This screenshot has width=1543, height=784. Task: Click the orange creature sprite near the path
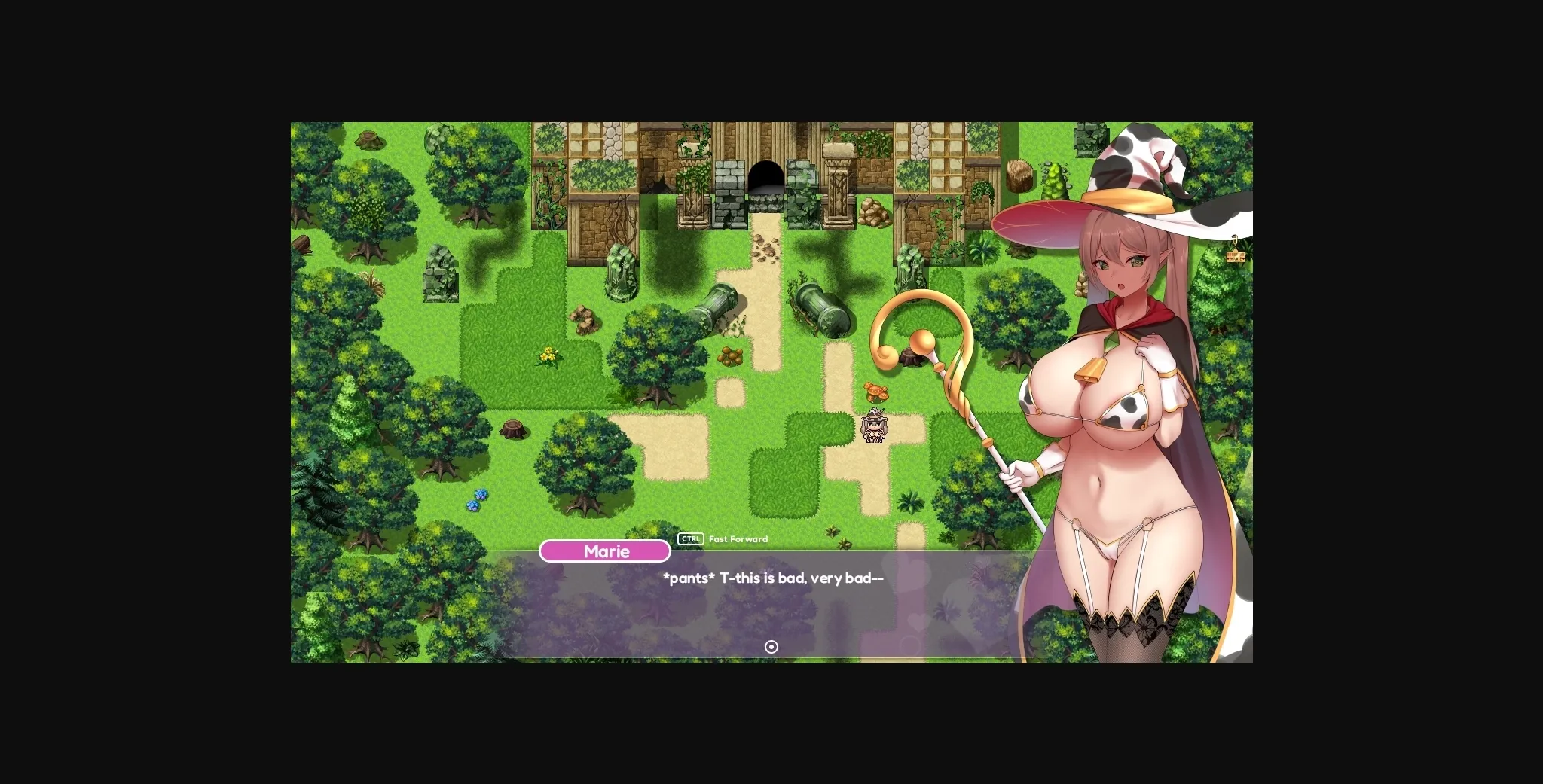point(876,392)
